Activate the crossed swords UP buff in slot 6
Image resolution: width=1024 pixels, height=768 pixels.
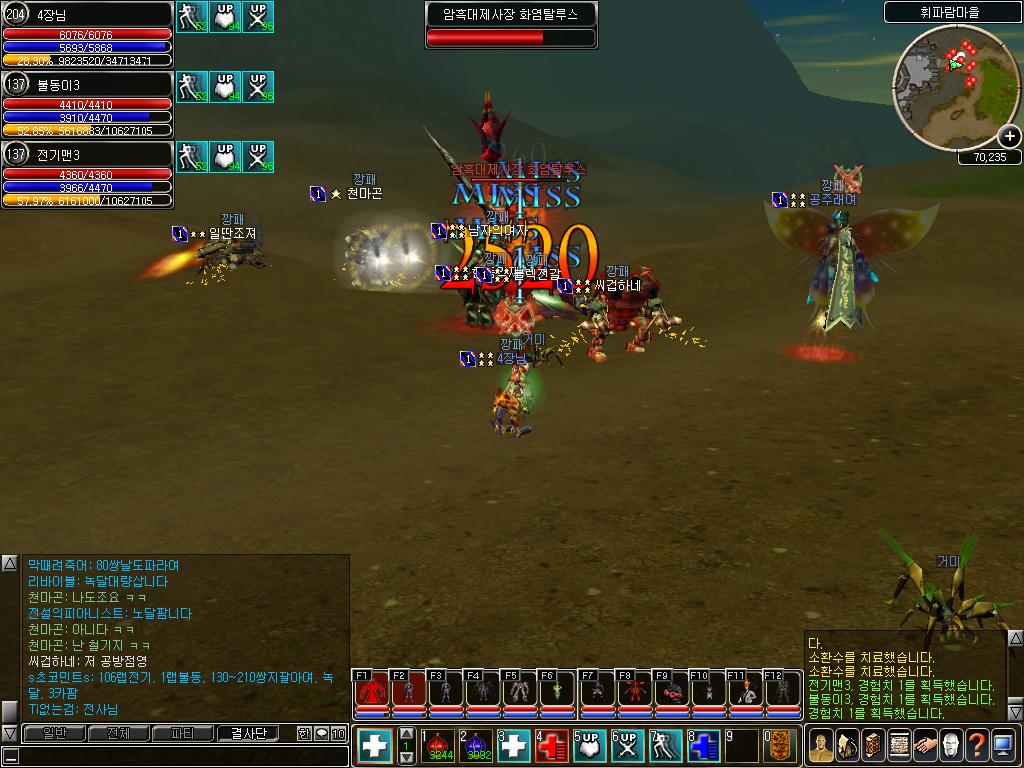click(627, 746)
